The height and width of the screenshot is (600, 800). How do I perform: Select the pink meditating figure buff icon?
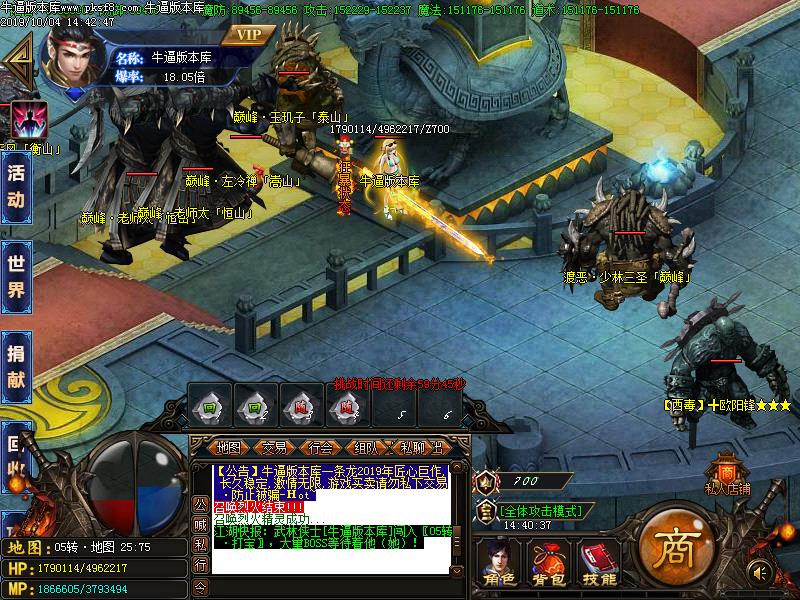pos(30,120)
